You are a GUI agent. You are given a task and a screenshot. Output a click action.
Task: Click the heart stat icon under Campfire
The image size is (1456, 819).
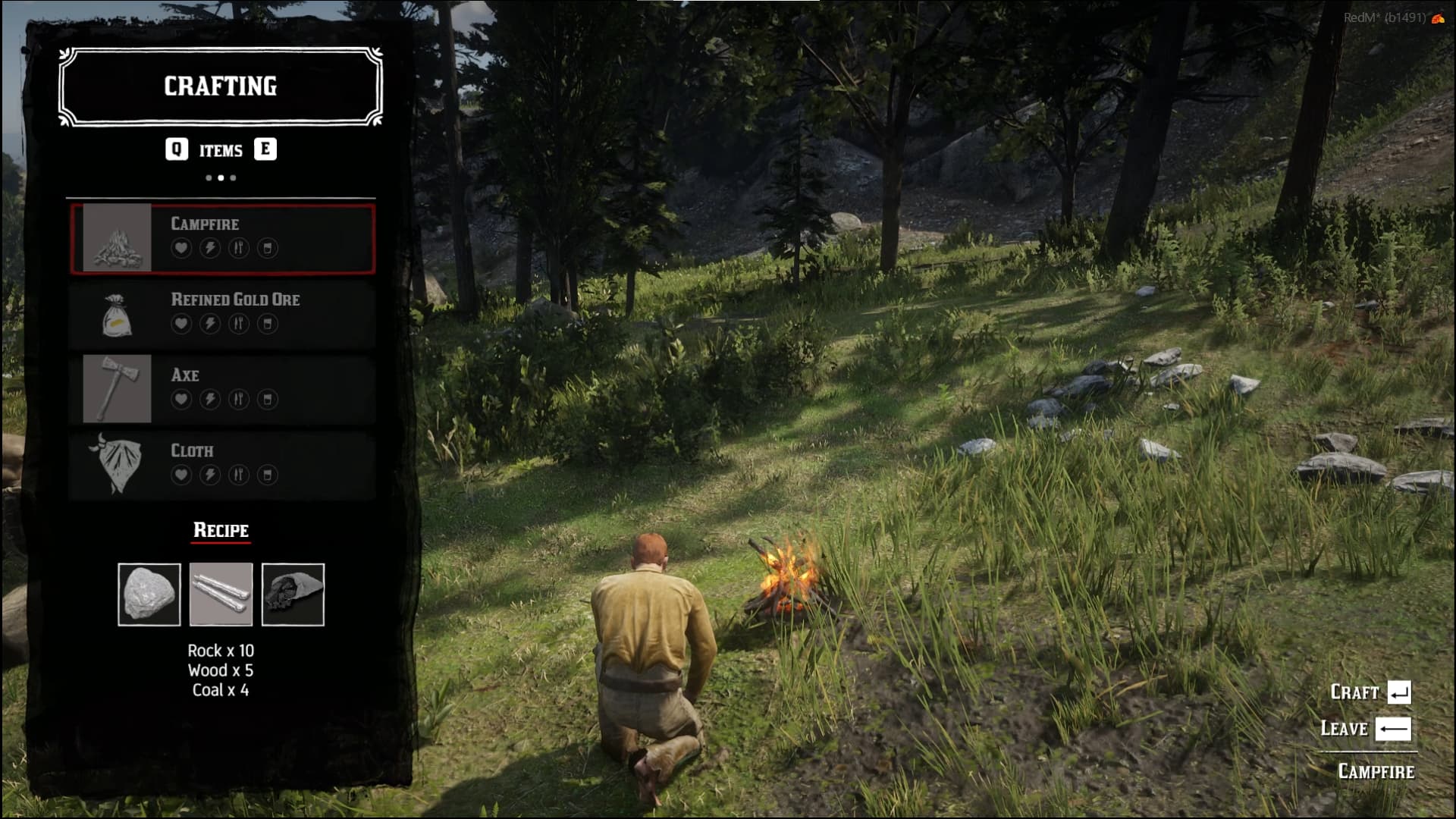click(x=181, y=247)
